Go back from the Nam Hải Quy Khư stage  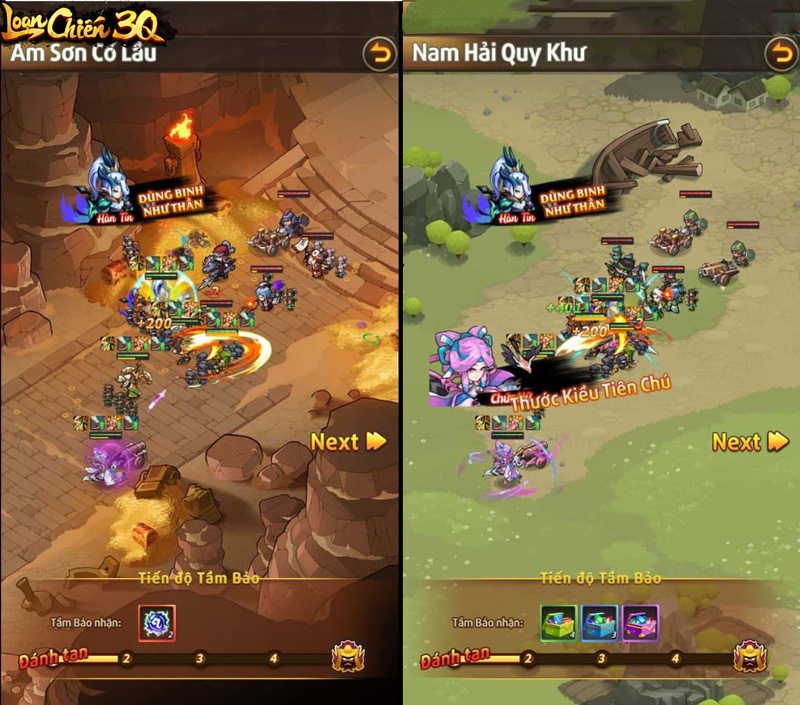(781, 54)
